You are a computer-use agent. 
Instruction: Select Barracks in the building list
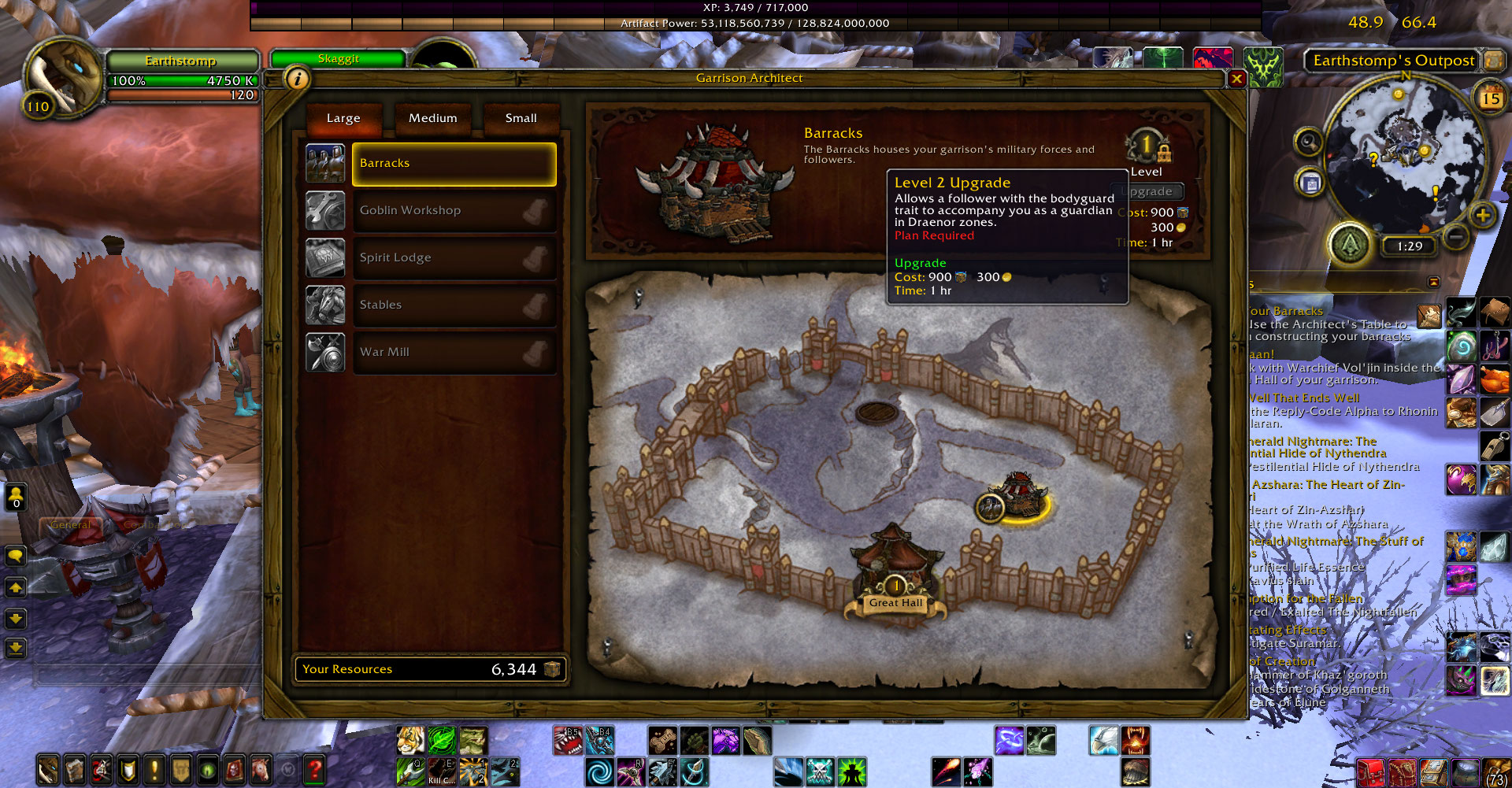pyautogui.click(x=454, y=164)
